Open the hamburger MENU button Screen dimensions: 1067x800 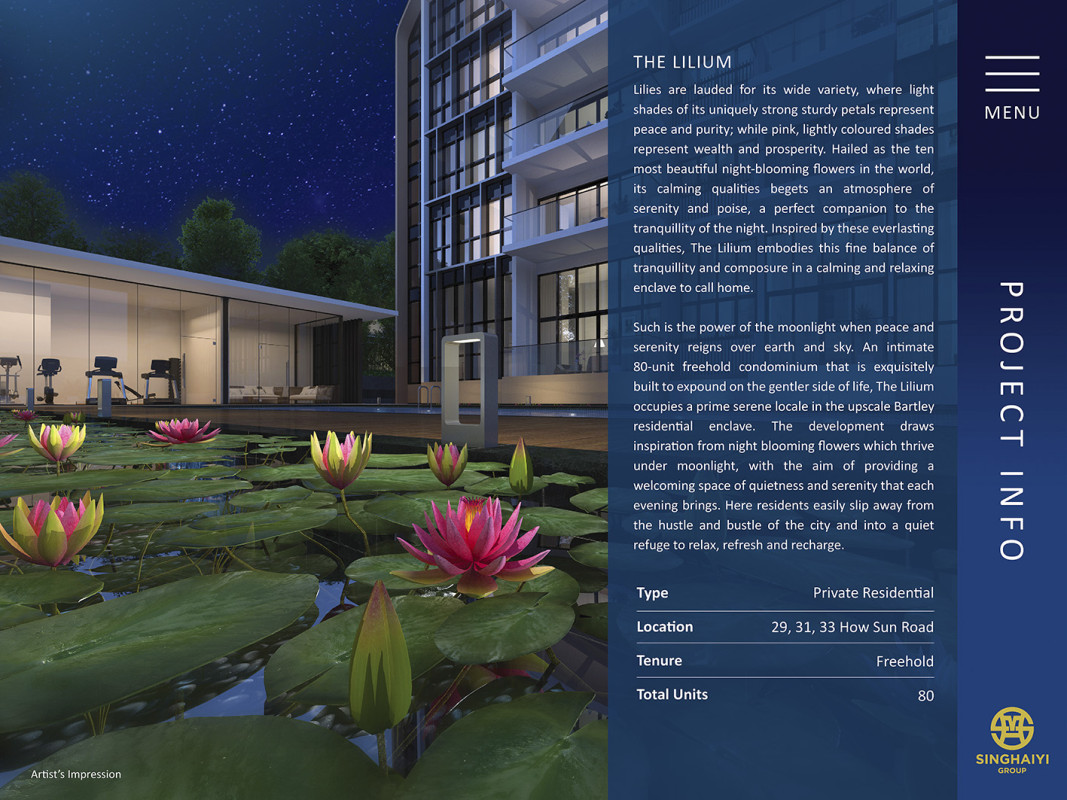1011,86
